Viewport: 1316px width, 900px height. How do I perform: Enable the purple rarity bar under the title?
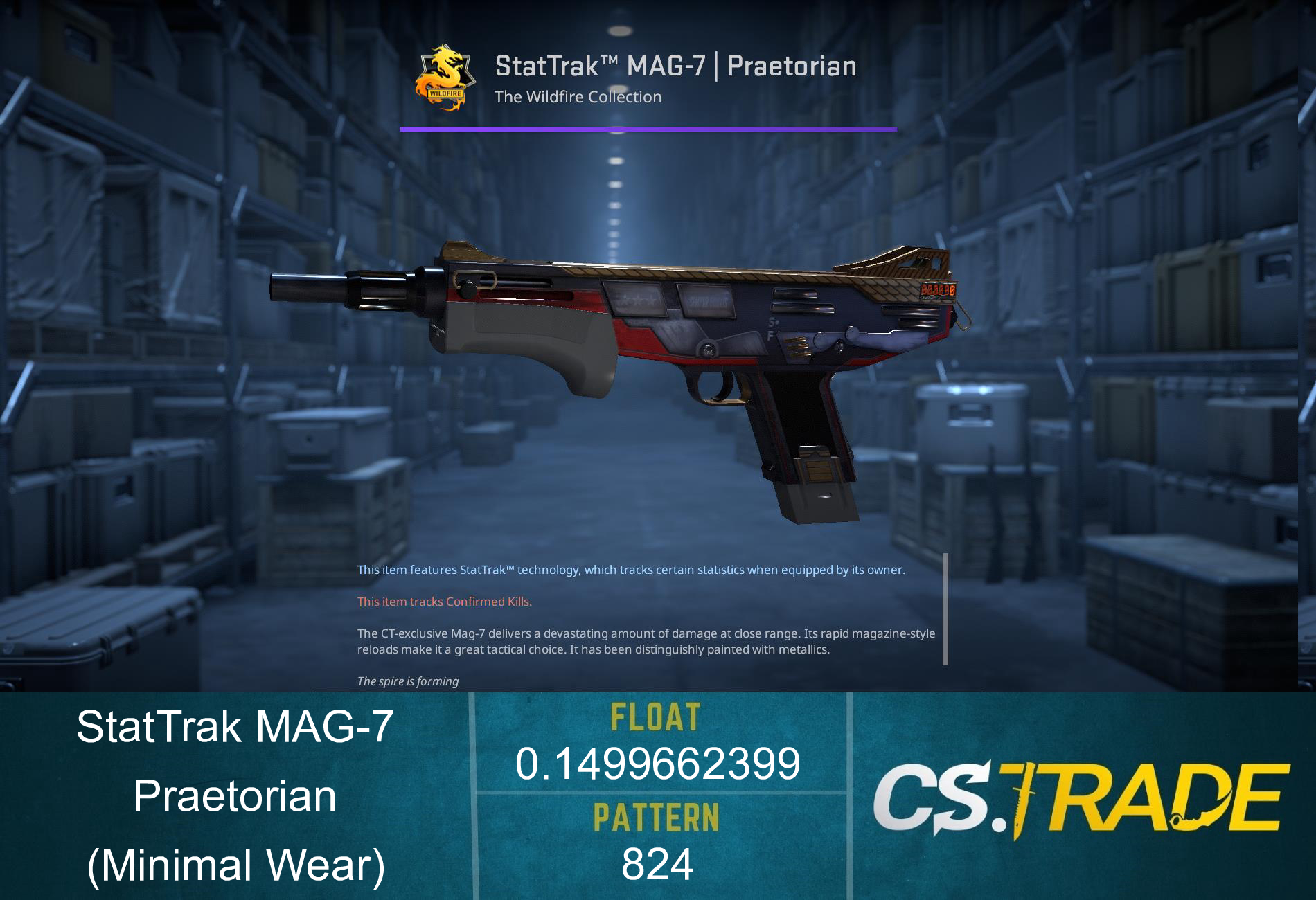(x=648, y=128)
